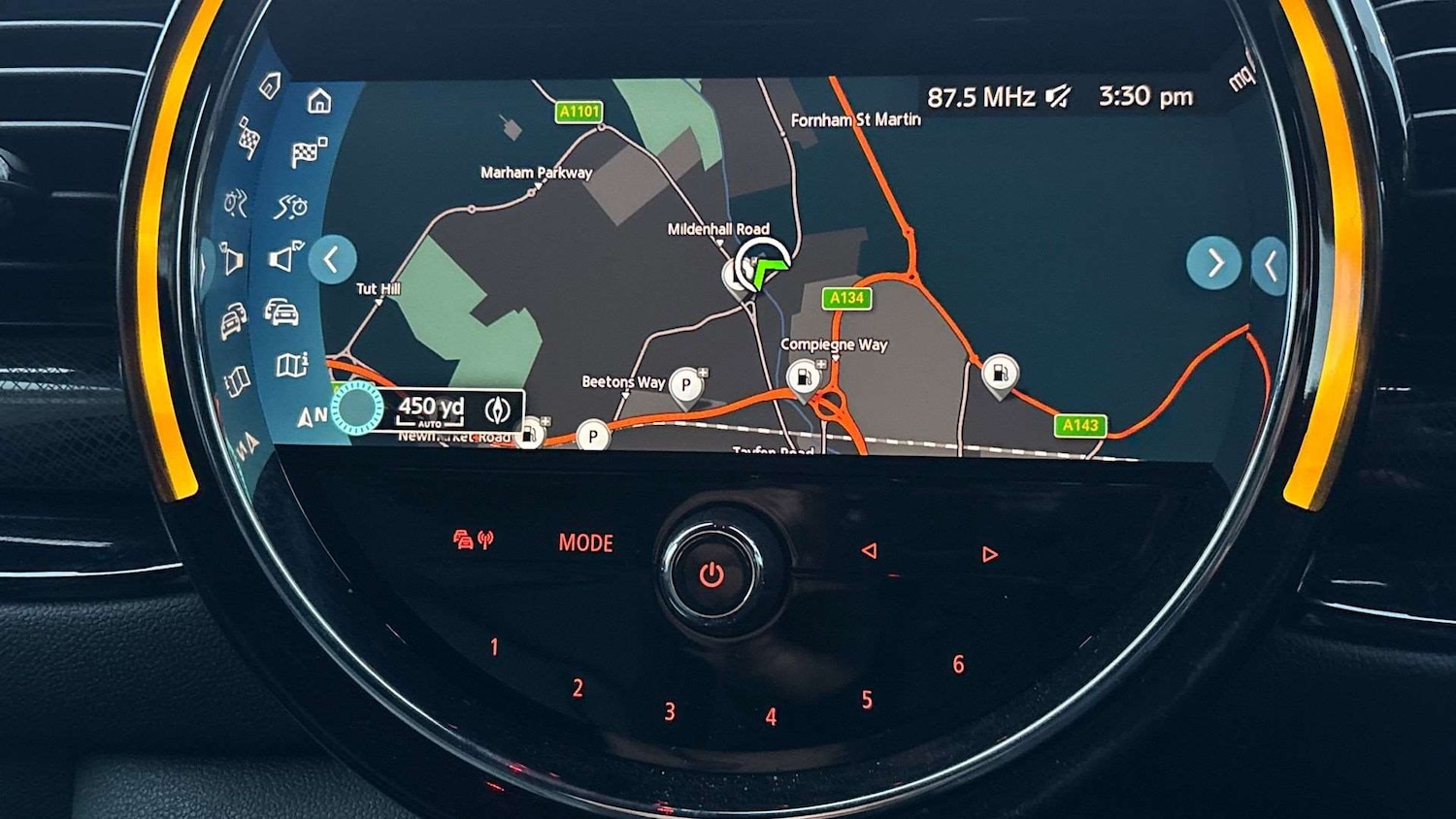Click the right chevron circle on the map
The image size is (1456, 819).
tap(1213, 263)
